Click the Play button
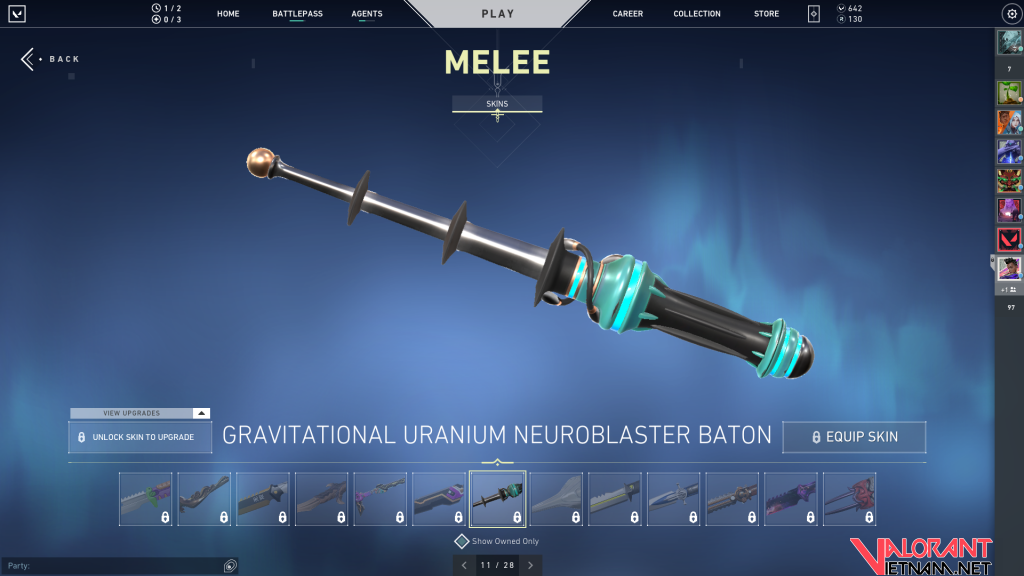 tap(498, 14)
